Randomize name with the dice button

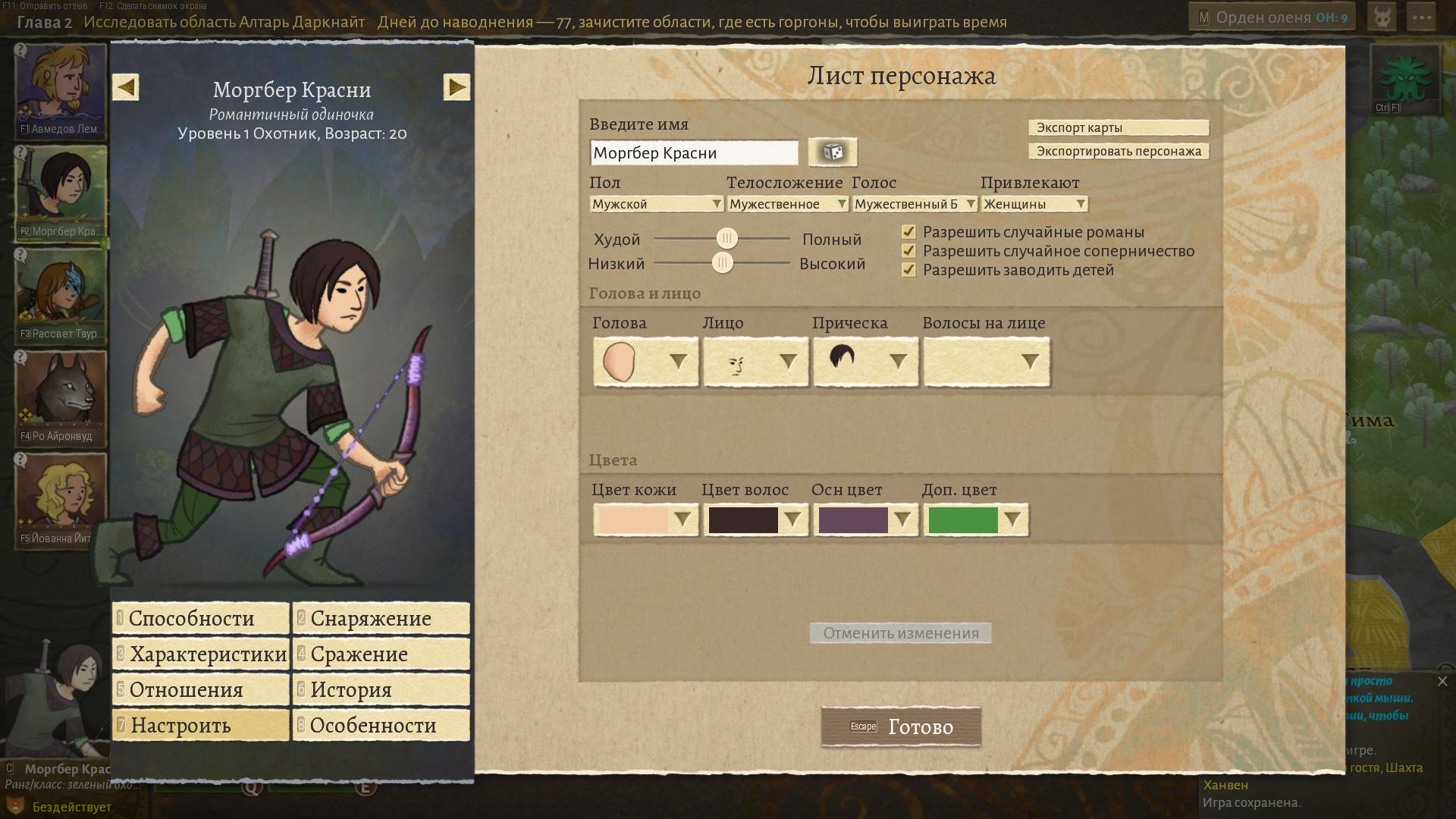tap(833, 152)
